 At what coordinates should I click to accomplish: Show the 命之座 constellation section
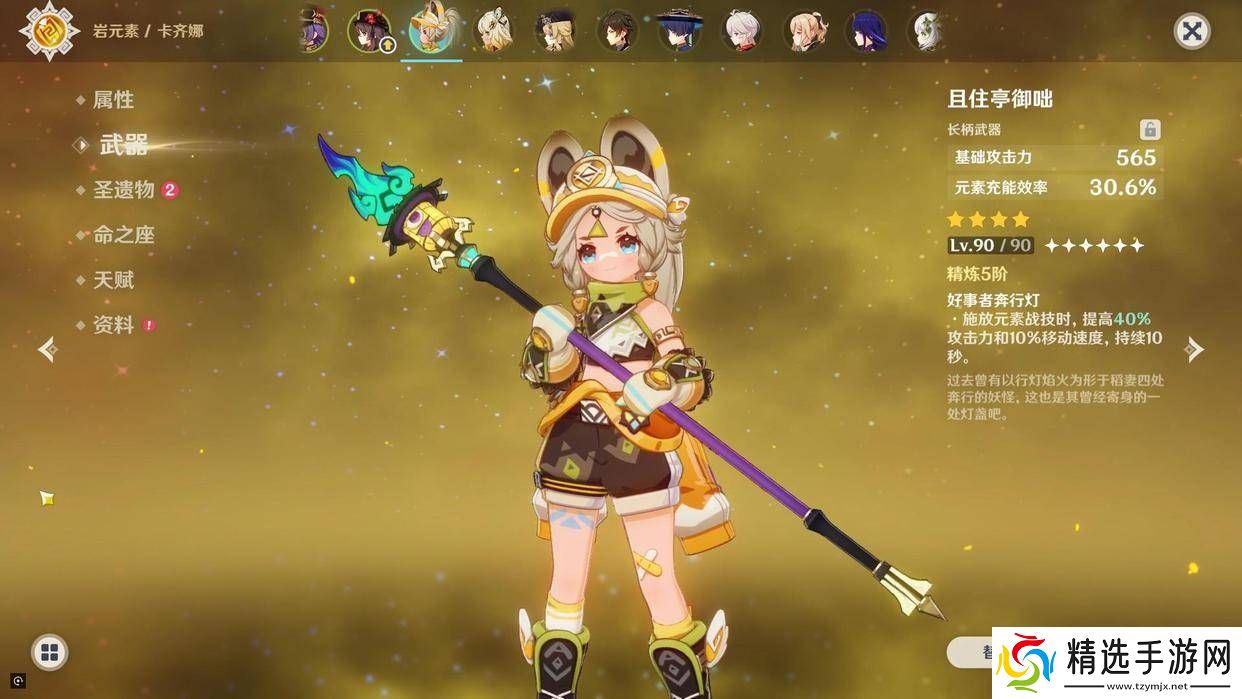[x=123, y=235]
